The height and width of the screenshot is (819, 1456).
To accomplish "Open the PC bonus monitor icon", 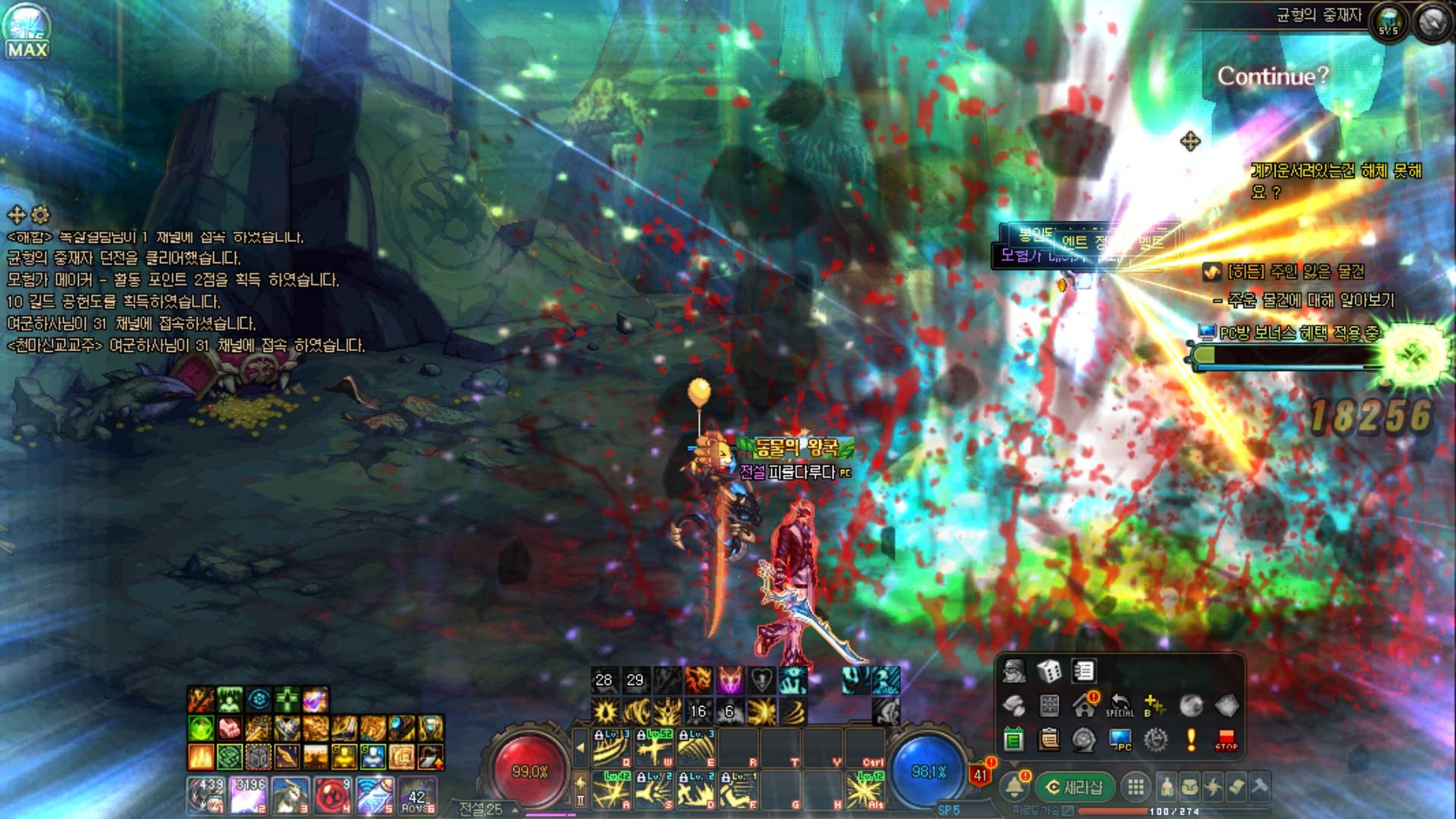I will 1120,739.
